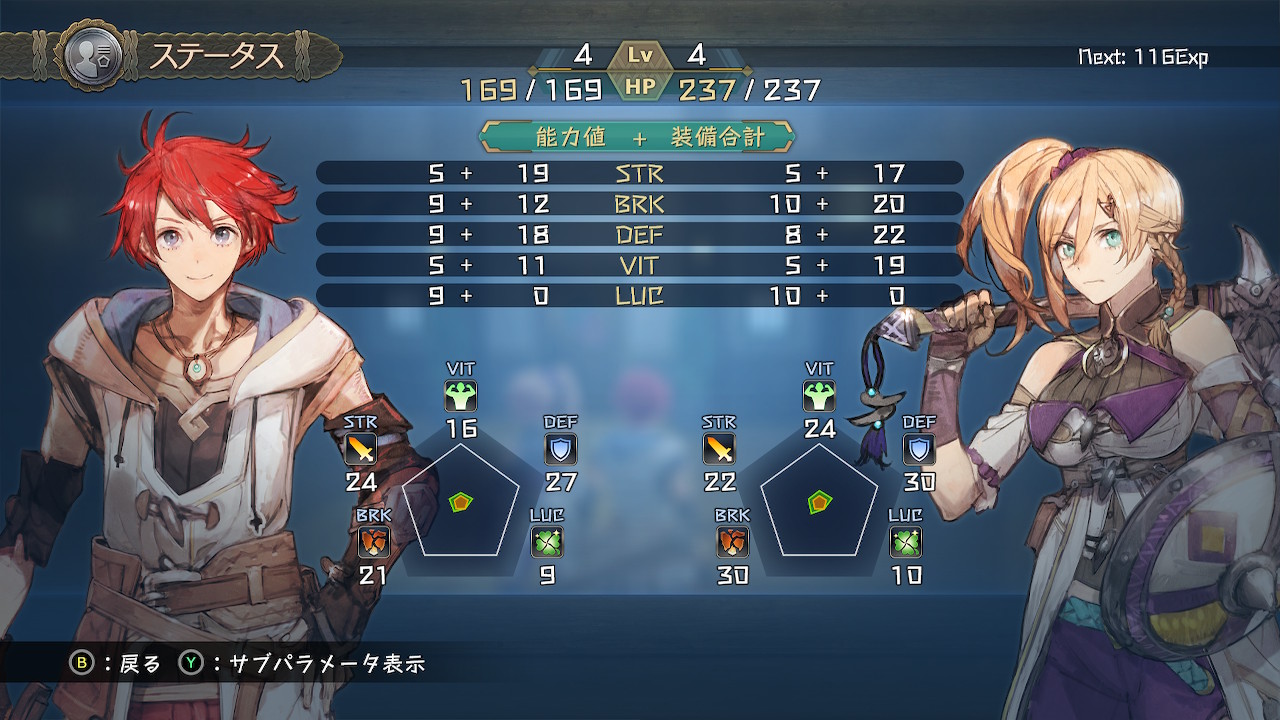This screenshot has height=720, width=1280.
Task: Select the red-haired hero's DEF shield icon
Action: click(561, 449)
